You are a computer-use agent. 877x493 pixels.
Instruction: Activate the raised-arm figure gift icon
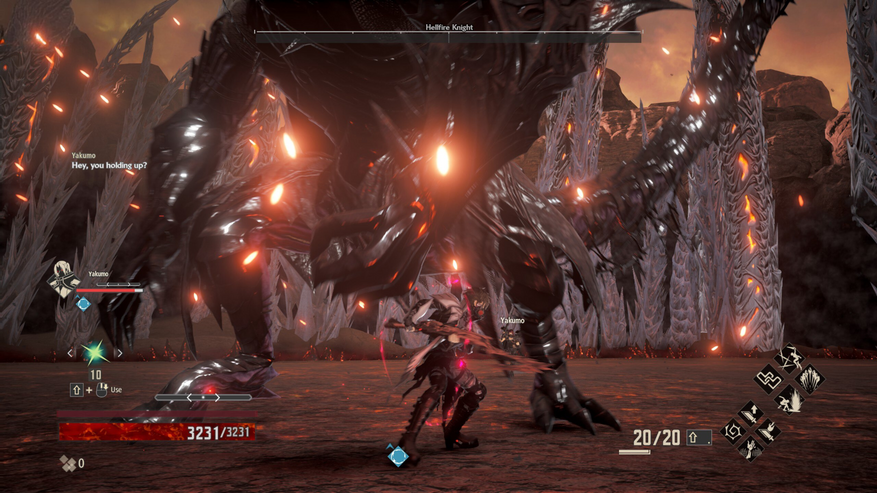752,449
